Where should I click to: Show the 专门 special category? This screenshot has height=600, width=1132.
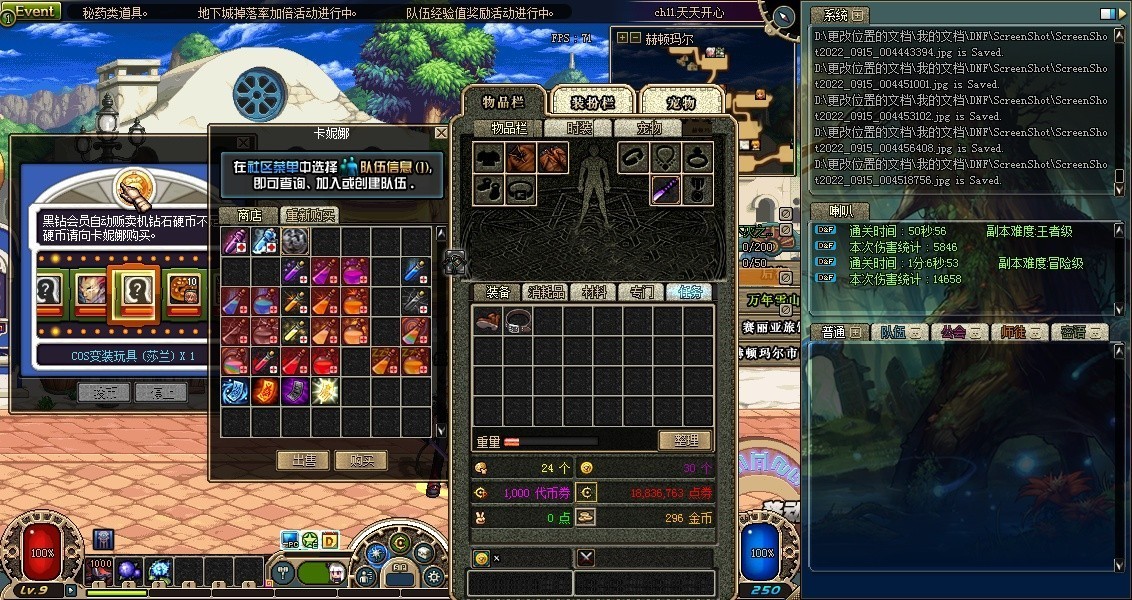click(641, 292)
